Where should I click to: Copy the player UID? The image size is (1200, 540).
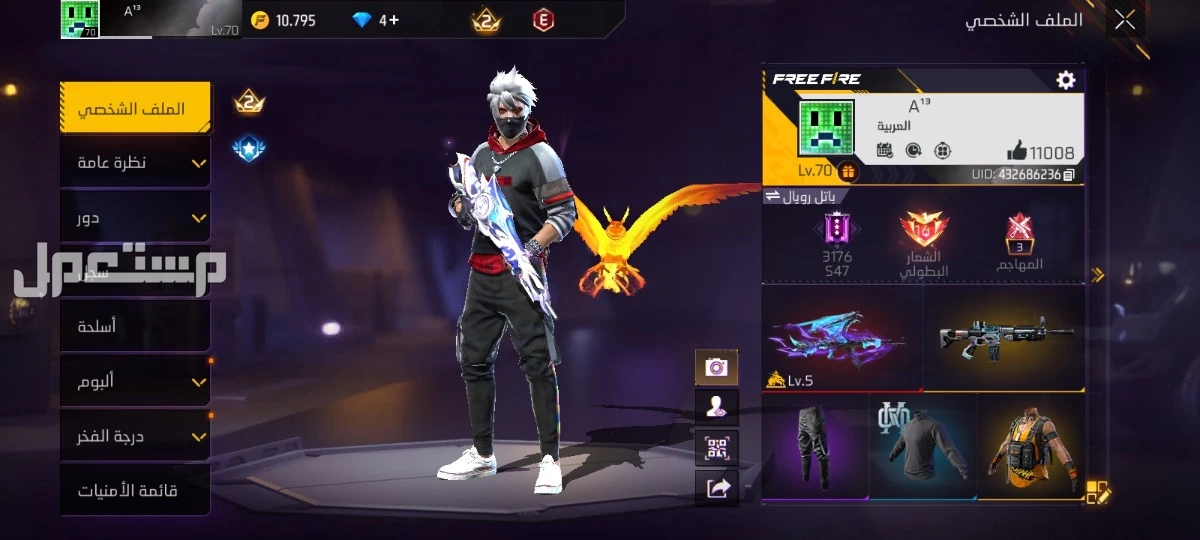coord(1070,174)
